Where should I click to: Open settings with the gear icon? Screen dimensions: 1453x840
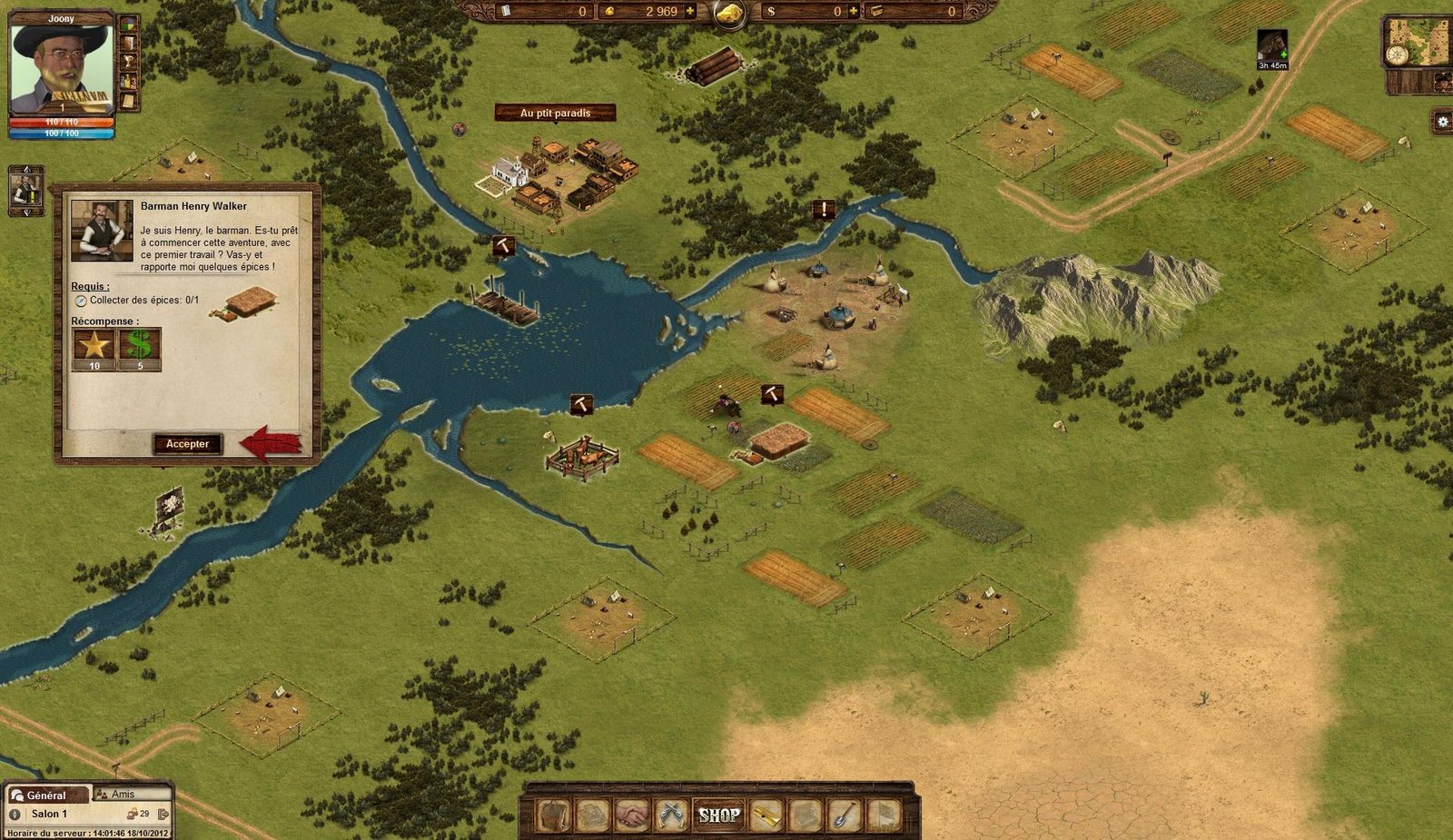[x=1442, y=122]
